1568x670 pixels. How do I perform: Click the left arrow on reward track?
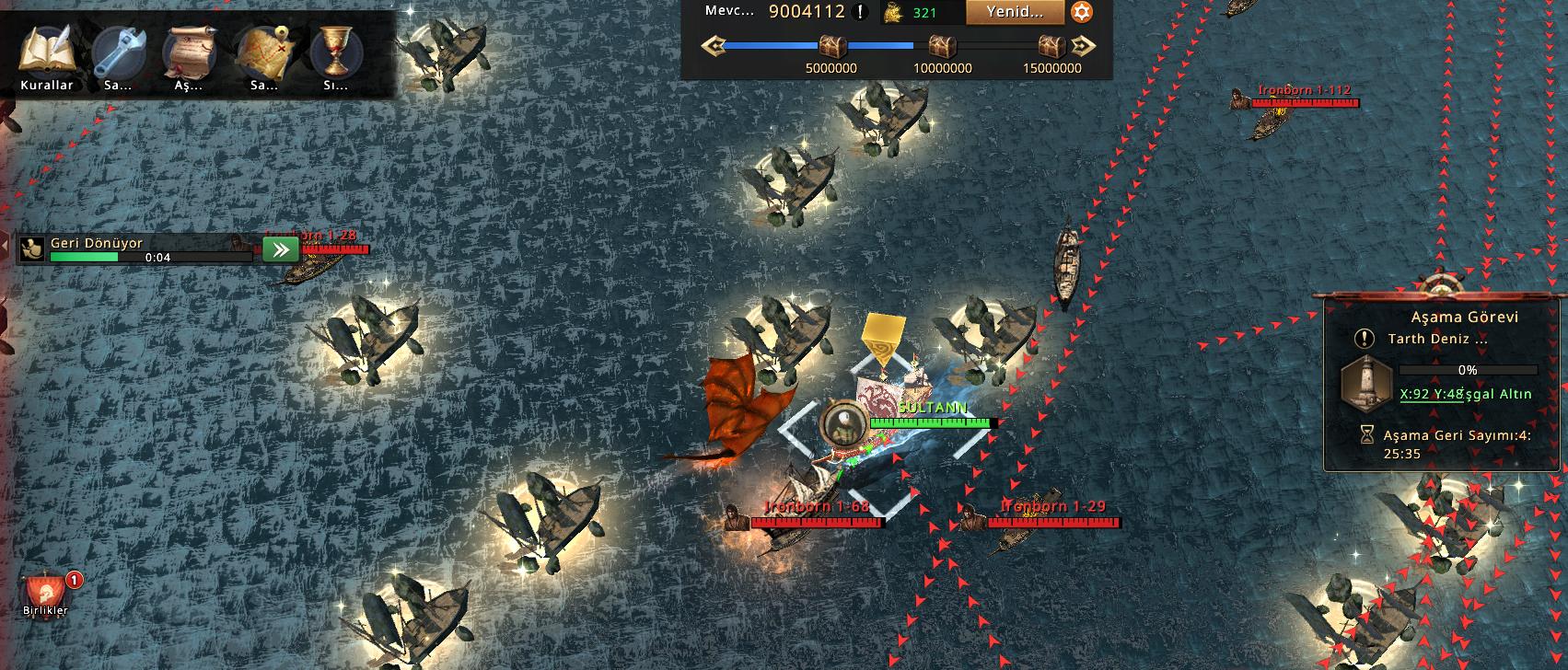tap(713, 45)
